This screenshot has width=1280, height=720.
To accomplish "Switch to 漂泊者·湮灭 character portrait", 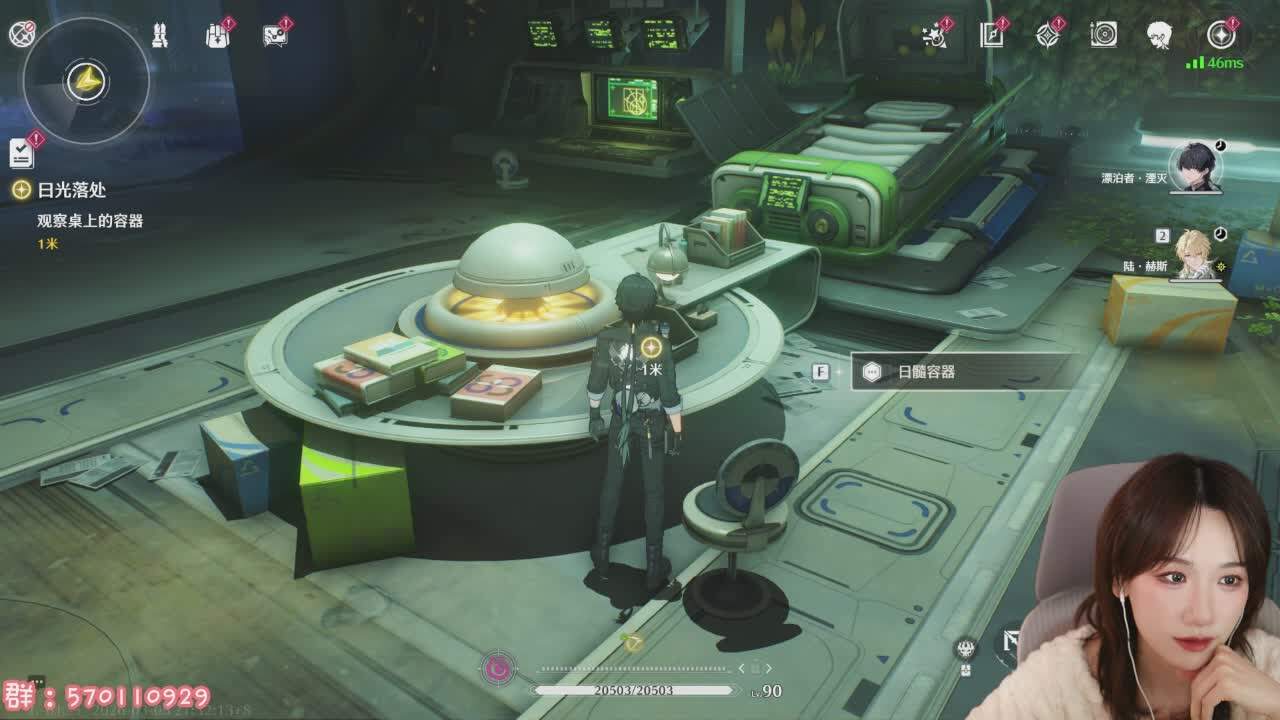I will tap(1195, 167).
